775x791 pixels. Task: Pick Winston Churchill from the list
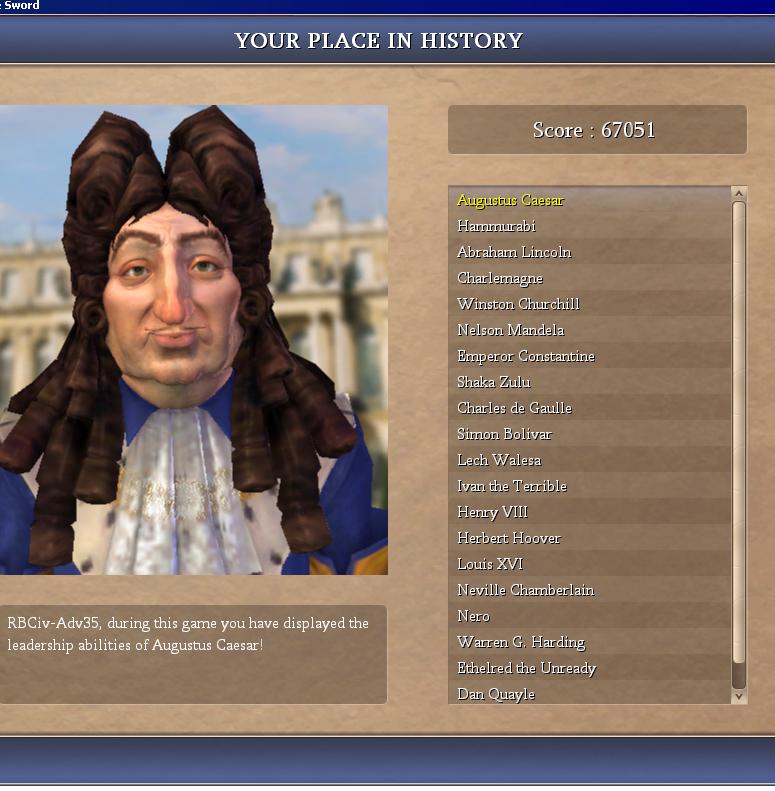click(x=518, y=304)
